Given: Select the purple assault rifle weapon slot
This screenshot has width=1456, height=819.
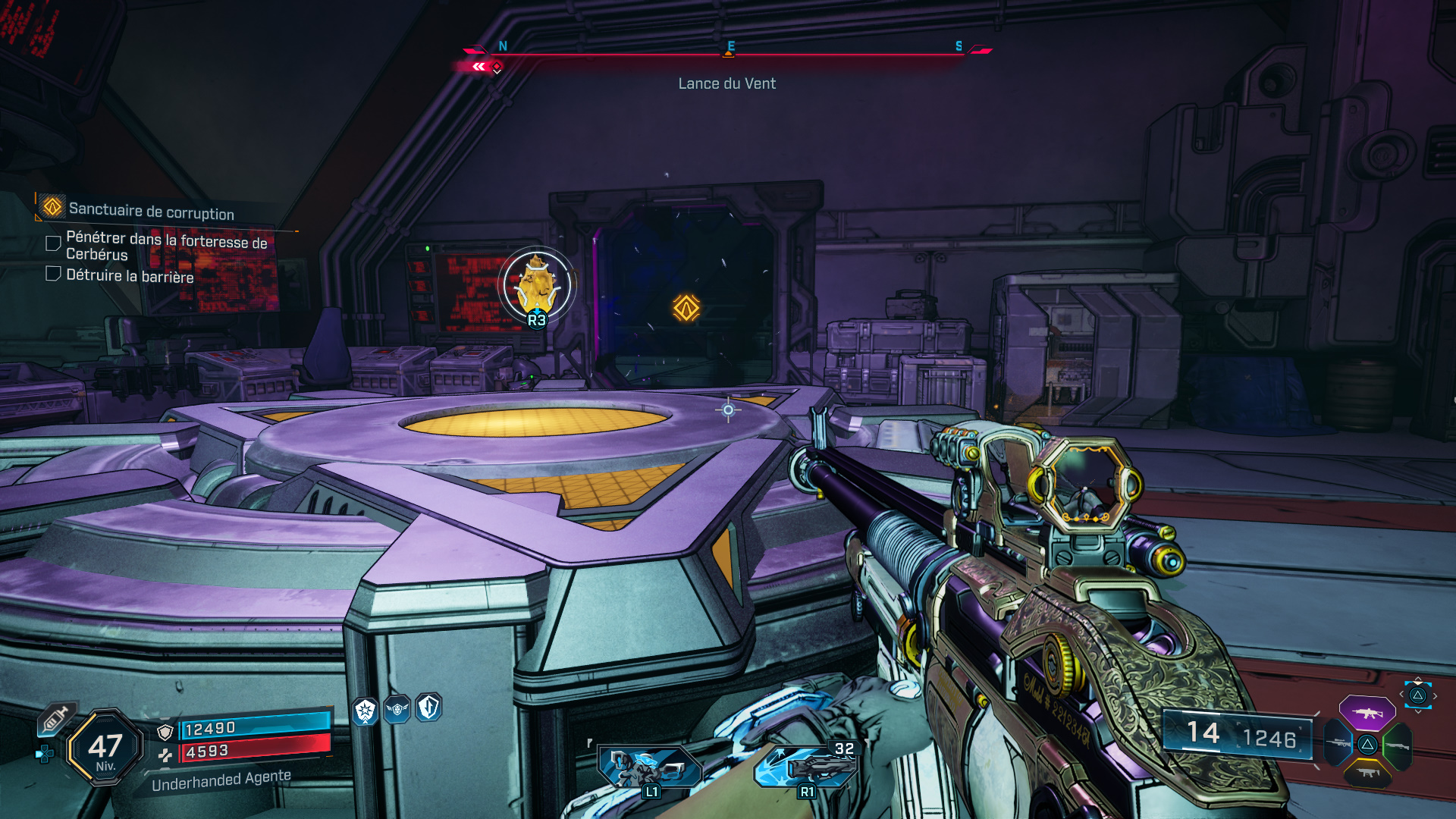Looking at the screenshot, I should pyautogui.click(x=1367, y=713).
